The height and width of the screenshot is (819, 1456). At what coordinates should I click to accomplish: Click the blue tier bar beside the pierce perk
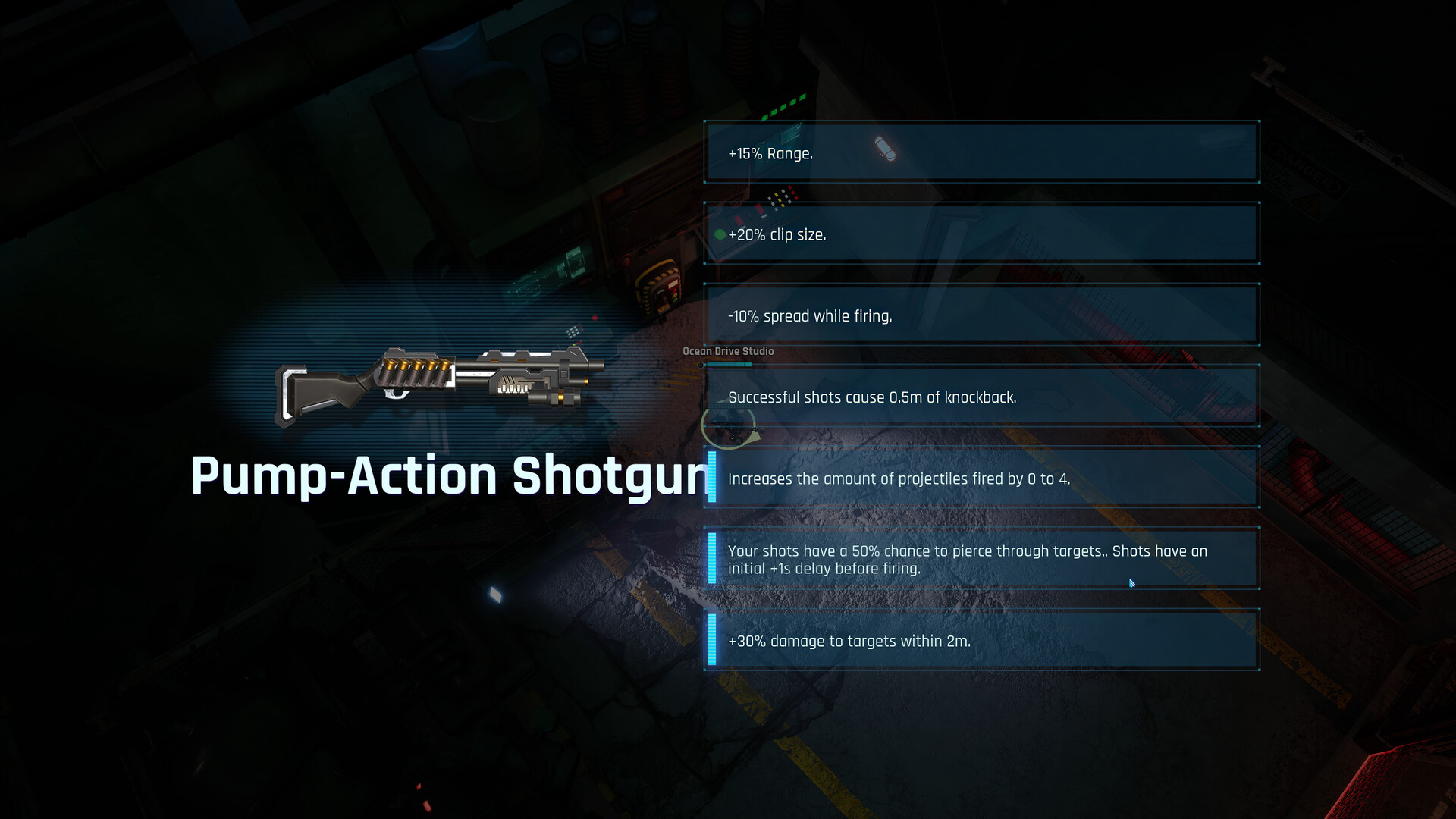[x=711, y=559]
